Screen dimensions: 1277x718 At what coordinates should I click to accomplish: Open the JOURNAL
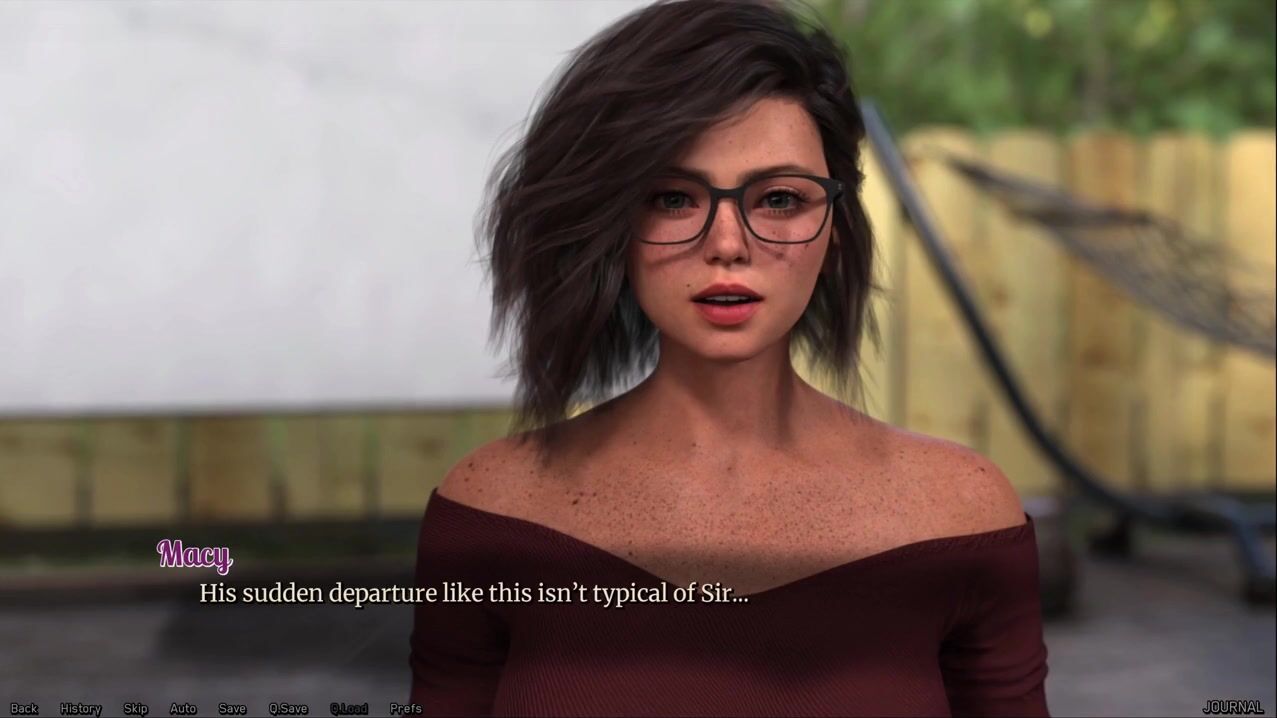coord(1232,708)
